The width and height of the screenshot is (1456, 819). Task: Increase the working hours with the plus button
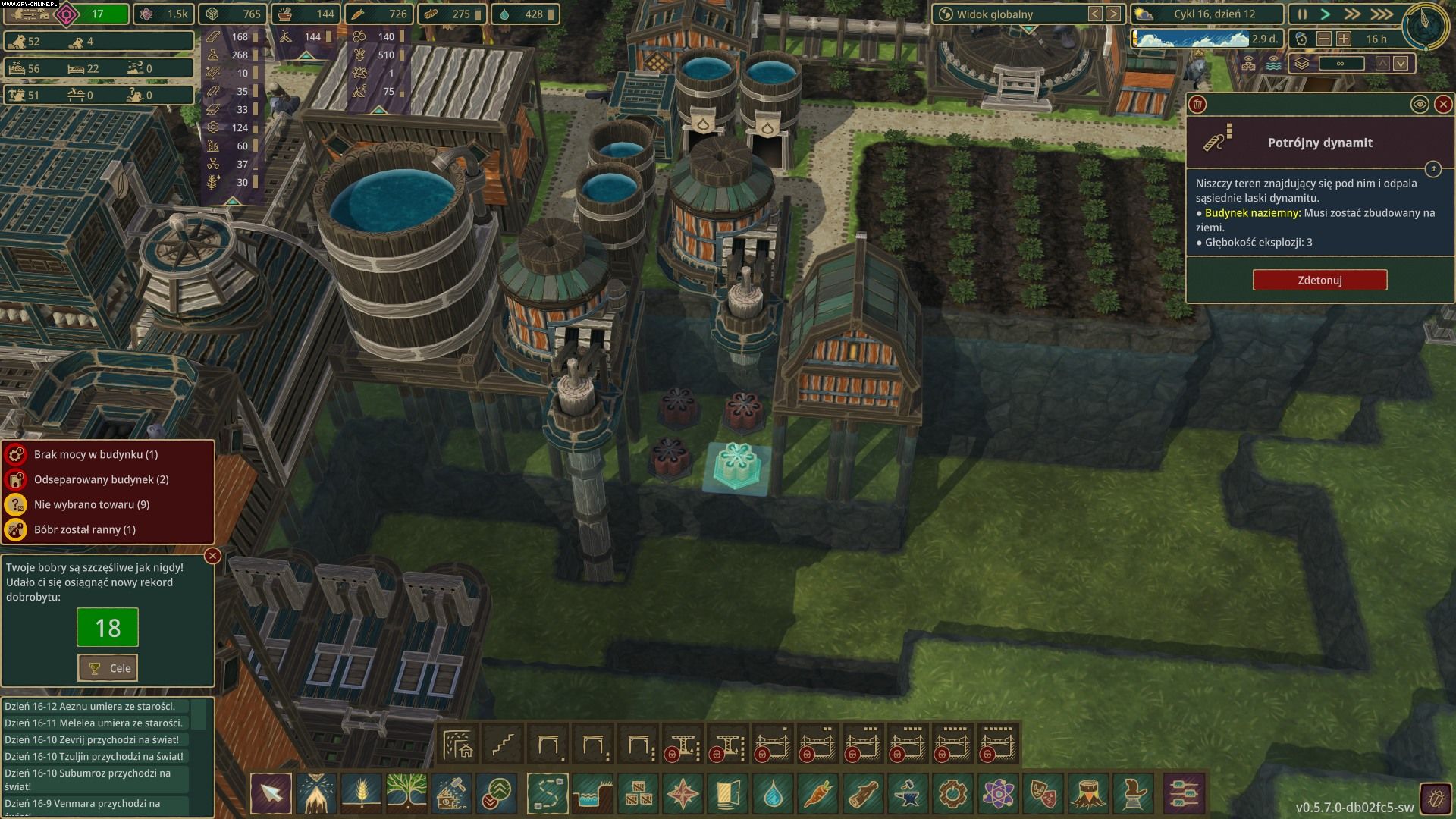(x=1344, y=39)
